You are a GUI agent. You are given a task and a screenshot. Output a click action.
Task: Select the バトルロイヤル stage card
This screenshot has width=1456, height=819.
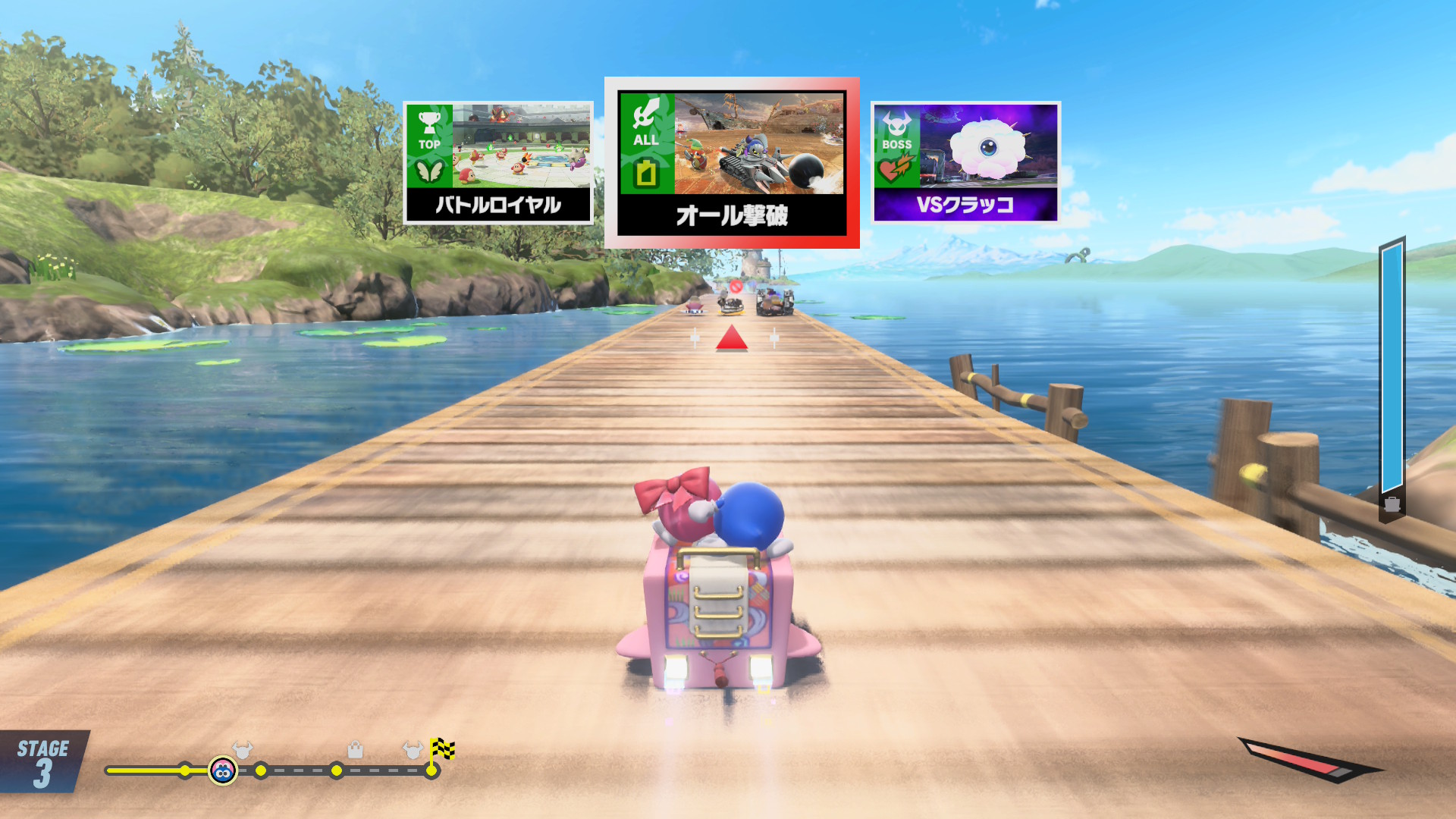(497, 163)
